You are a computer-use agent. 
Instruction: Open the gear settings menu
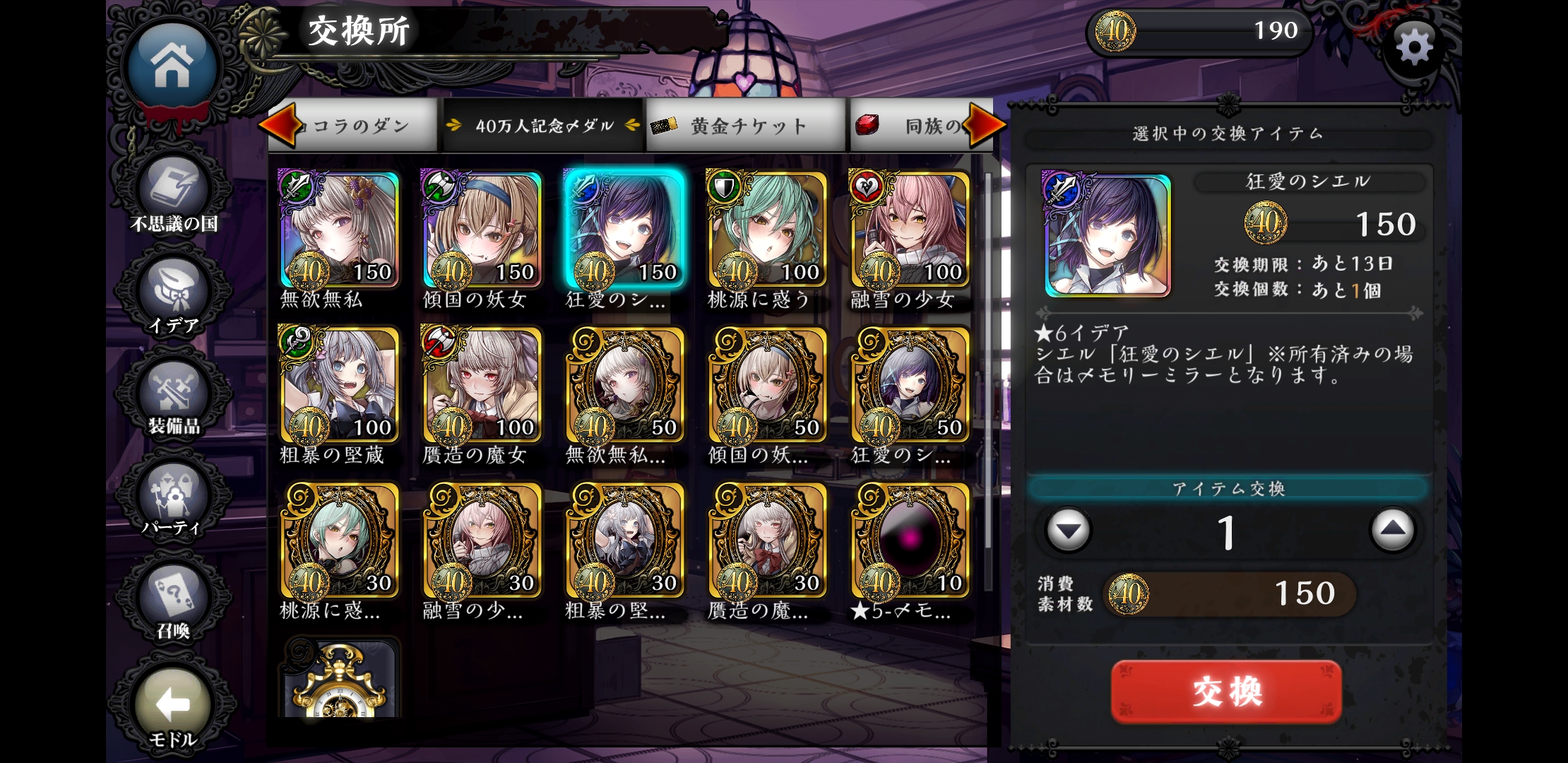1415,48
